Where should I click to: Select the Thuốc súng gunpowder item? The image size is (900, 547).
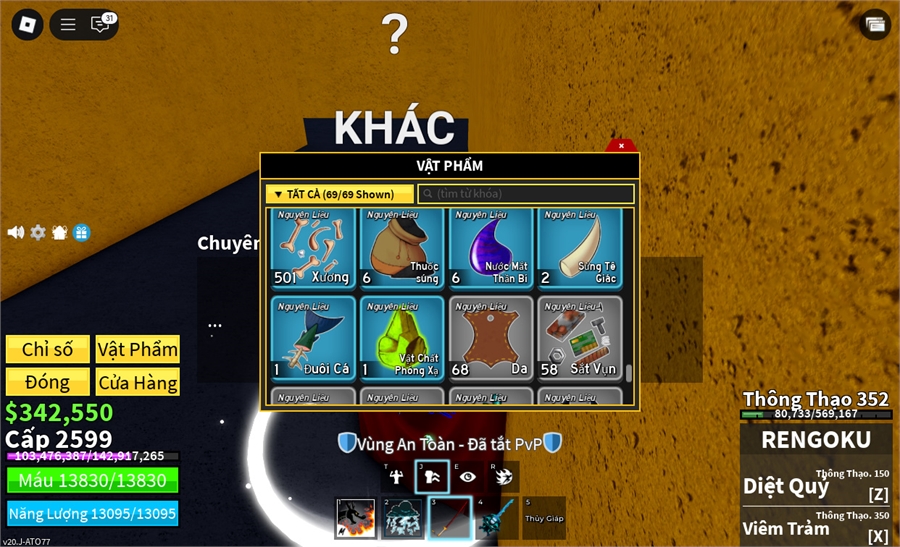(x=402, y=248)
